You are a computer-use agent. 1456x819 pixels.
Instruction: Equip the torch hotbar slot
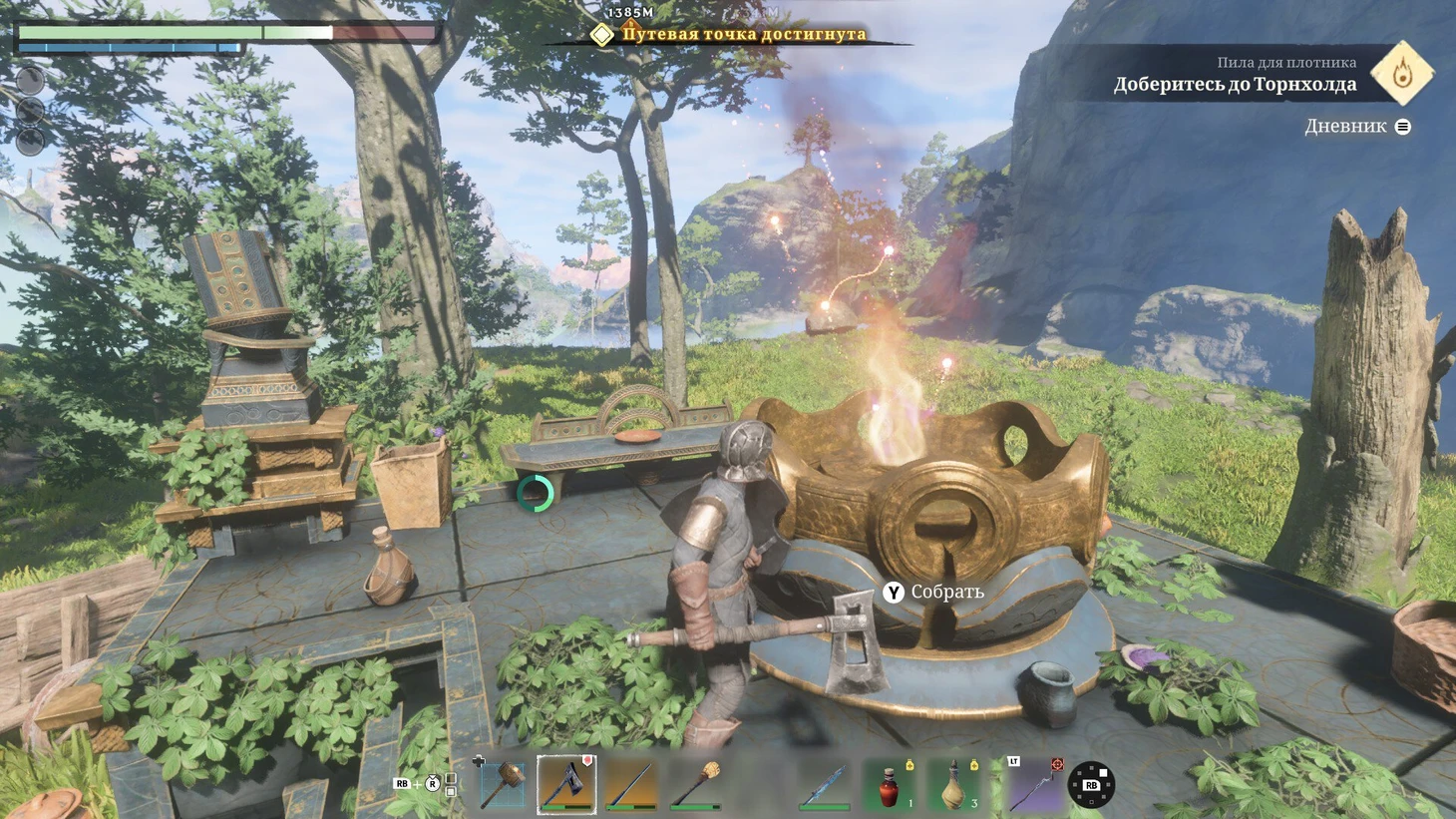[695, 784]
